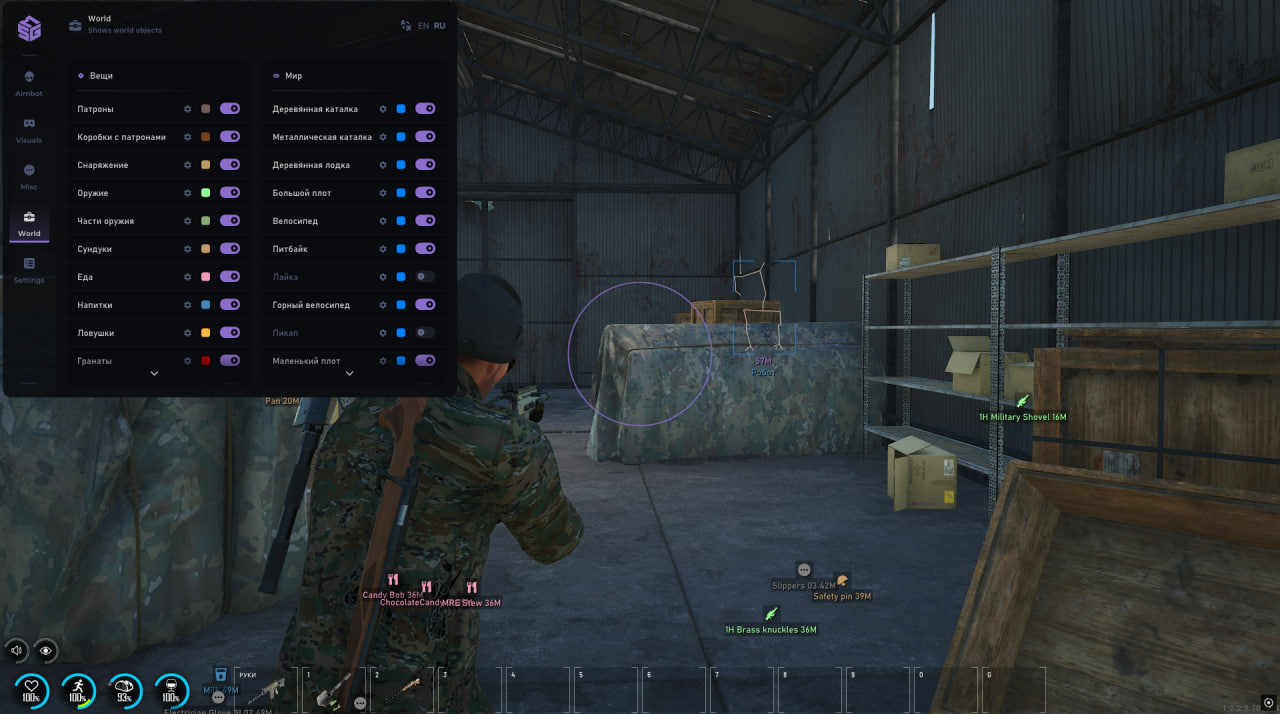Enable the Пикап toggle
This screenshot has height=714, width=1280.
pos(425,332)
